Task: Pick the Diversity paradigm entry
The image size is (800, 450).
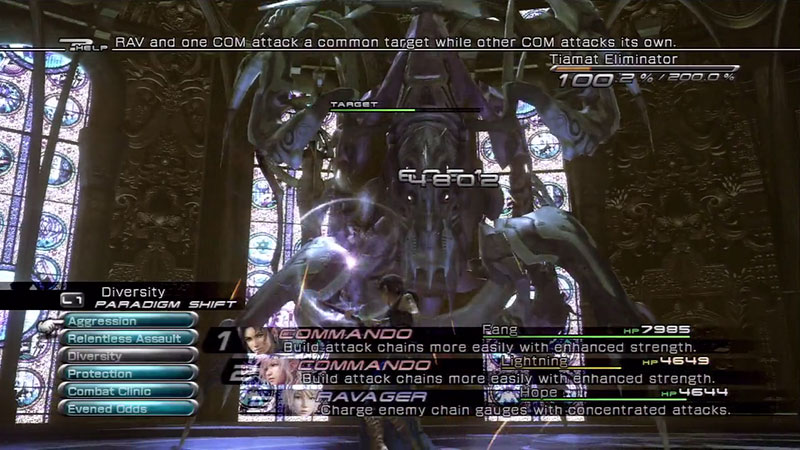Action: (129, 356)
